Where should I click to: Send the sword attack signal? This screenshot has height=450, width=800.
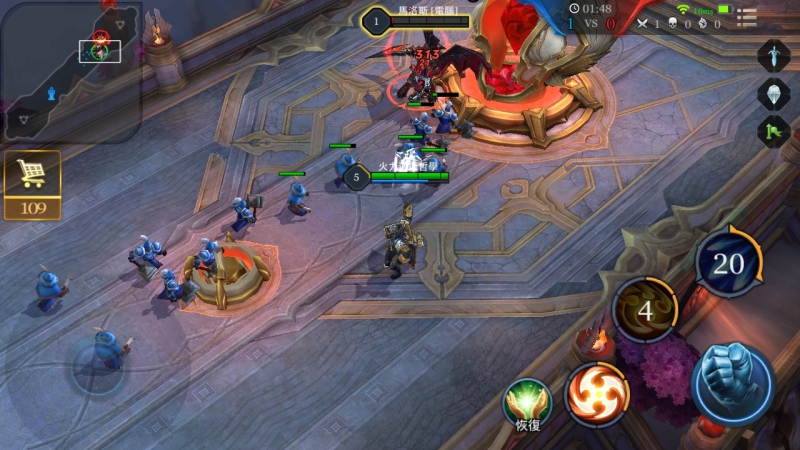[773, 55]
